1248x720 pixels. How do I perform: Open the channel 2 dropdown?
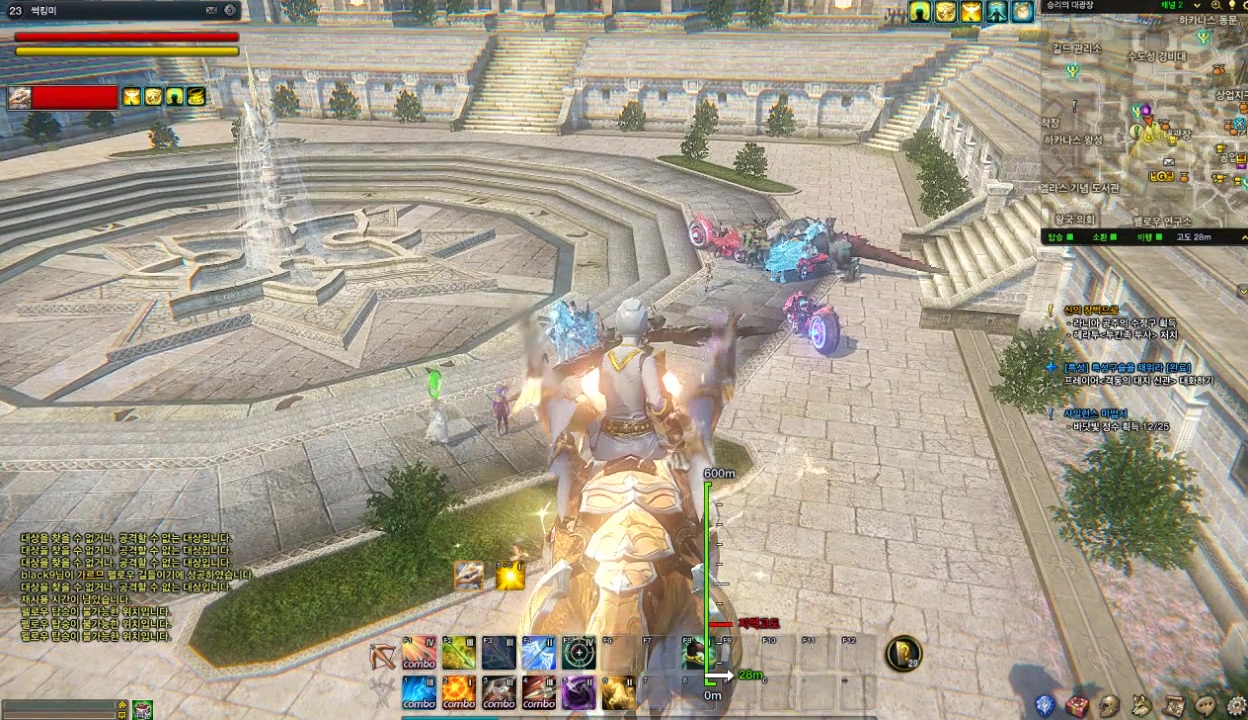(x=1195, y=6)
